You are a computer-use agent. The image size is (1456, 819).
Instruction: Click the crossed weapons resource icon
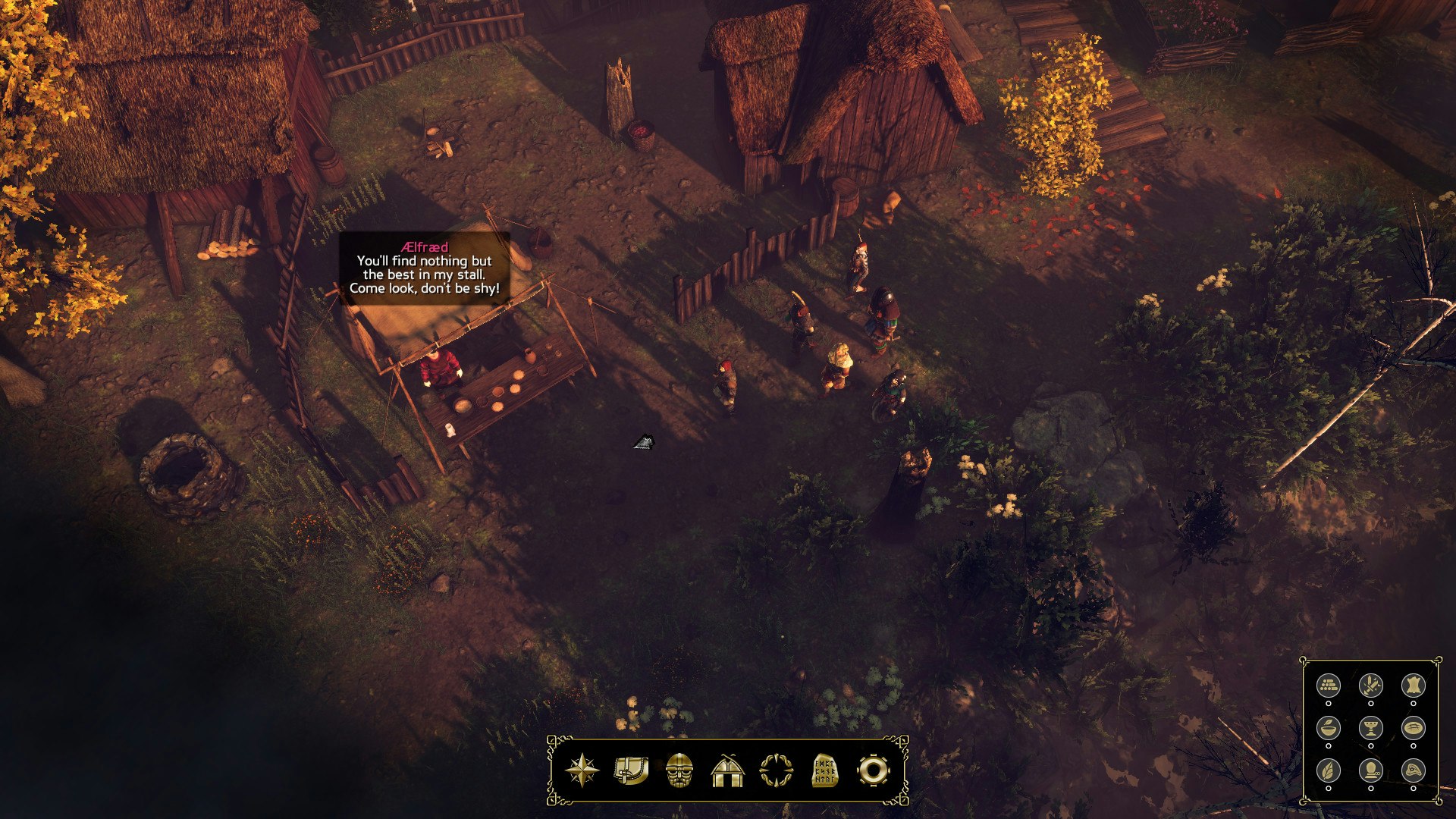click(x=1371, y=685)
